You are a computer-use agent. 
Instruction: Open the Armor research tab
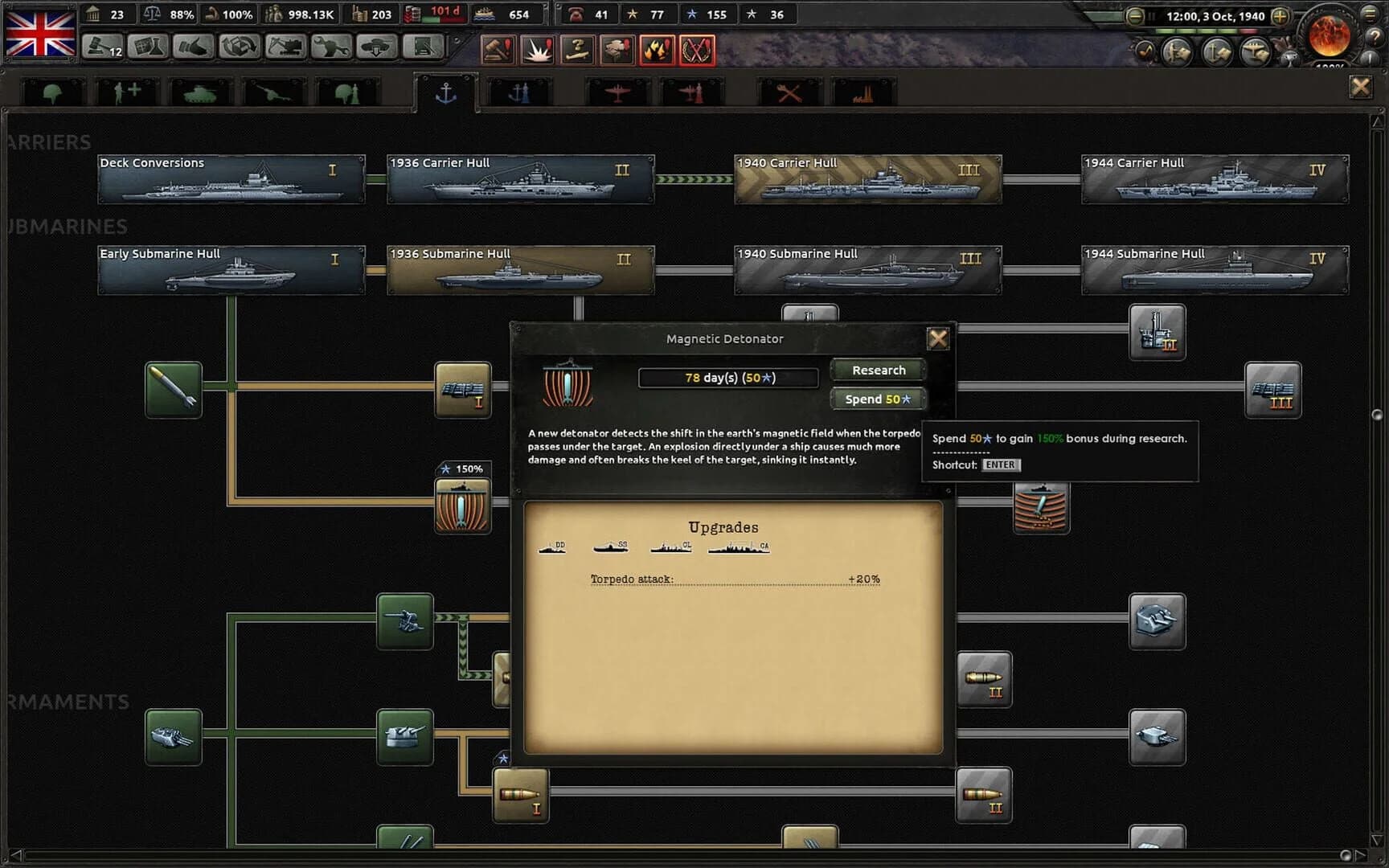200,90
